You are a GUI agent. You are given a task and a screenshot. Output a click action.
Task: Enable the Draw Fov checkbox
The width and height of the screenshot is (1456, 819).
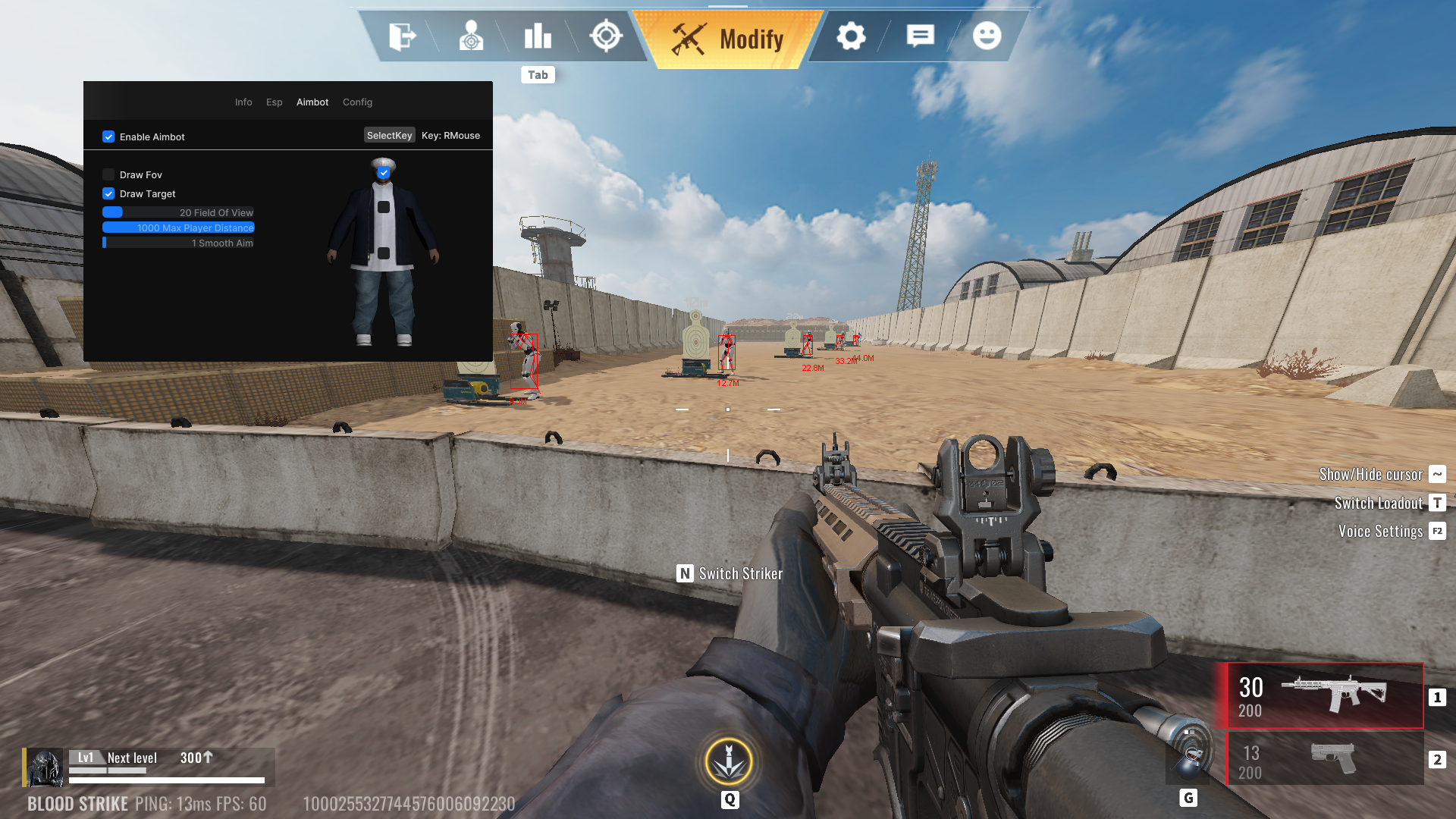108,175
